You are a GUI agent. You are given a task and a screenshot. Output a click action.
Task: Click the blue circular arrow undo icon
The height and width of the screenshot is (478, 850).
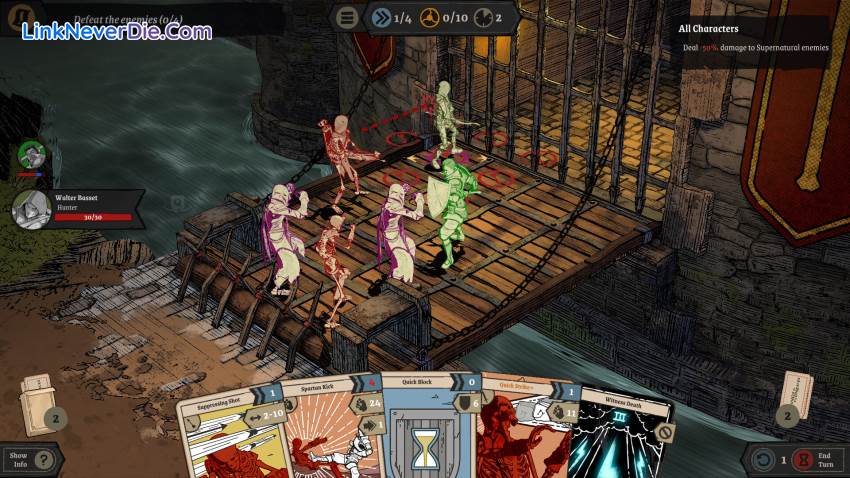[764, 460]
